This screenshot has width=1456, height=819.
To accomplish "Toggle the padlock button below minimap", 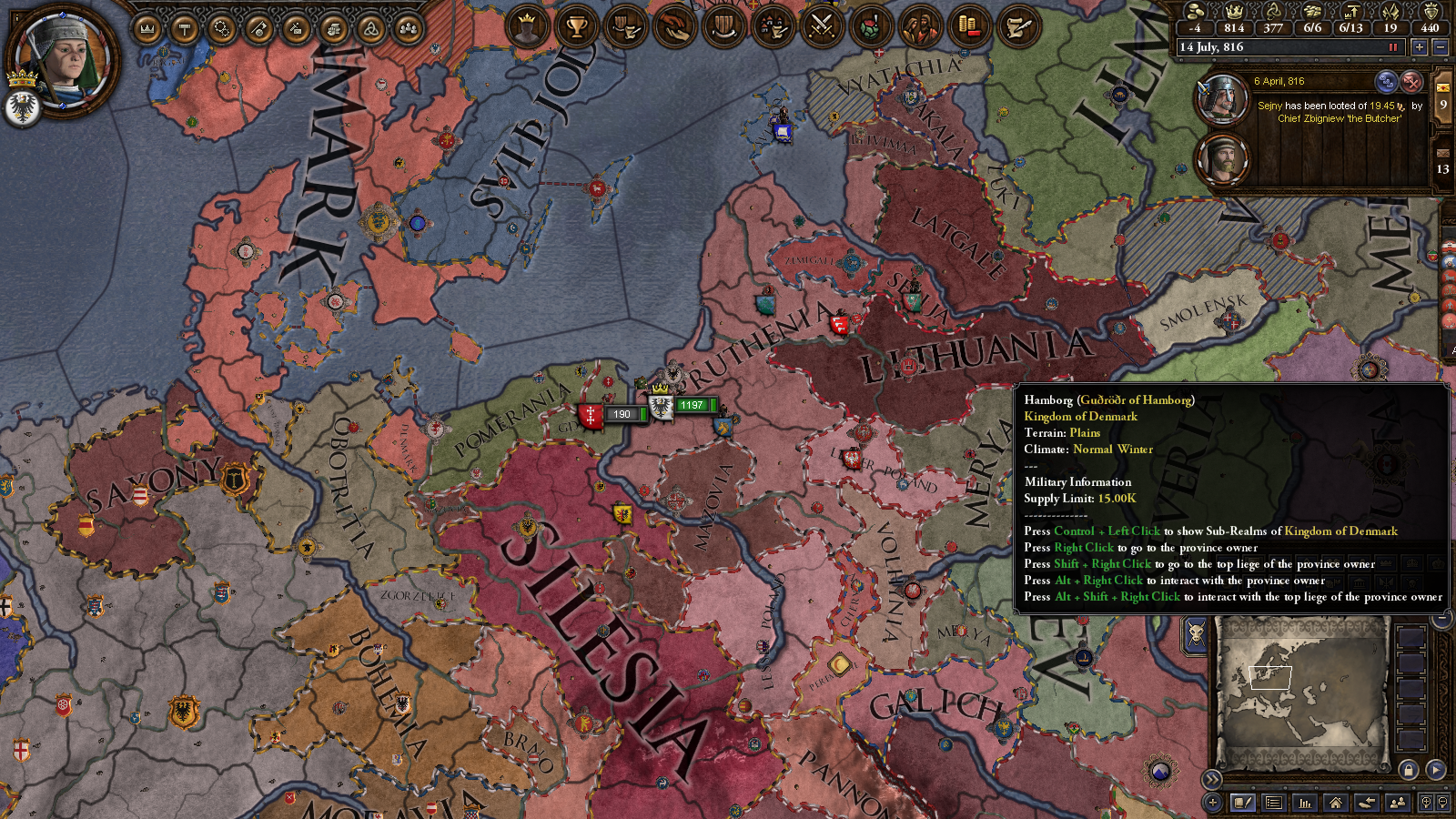I will tap(1408, 770).
